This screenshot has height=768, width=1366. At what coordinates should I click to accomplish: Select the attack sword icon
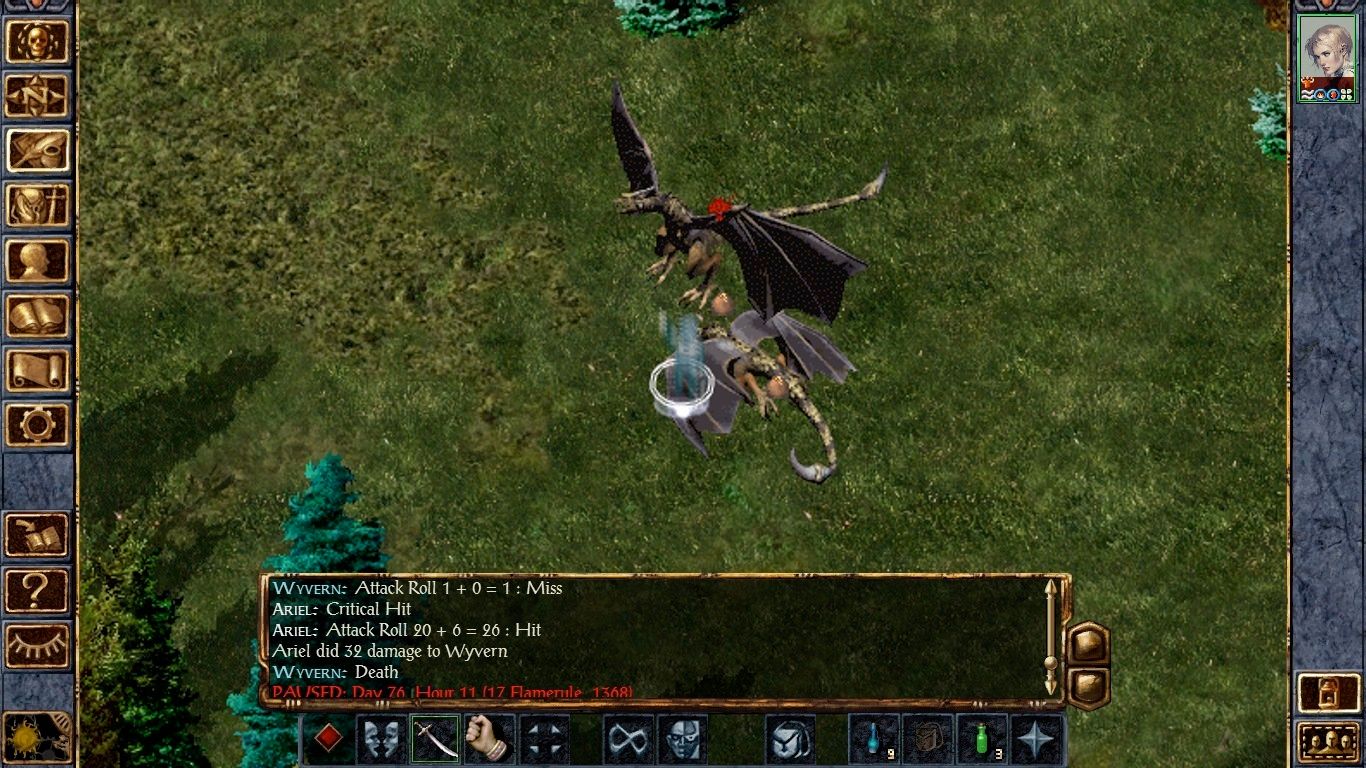pos(435,738)
